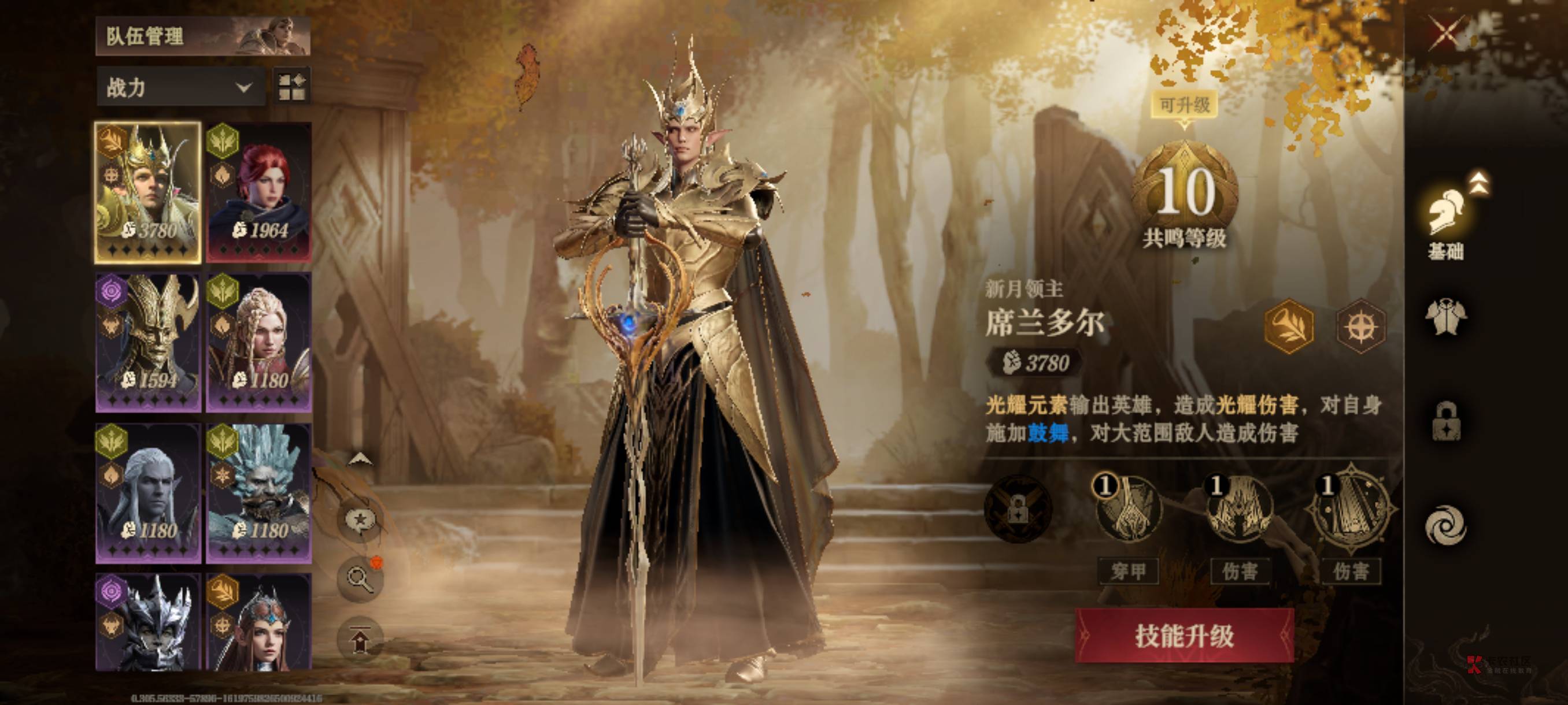Image resolution: width=1568 pixels, height=705 pixels.
Task: Select the red-haired hero with 1964 power
Action: tap(259, 193)
